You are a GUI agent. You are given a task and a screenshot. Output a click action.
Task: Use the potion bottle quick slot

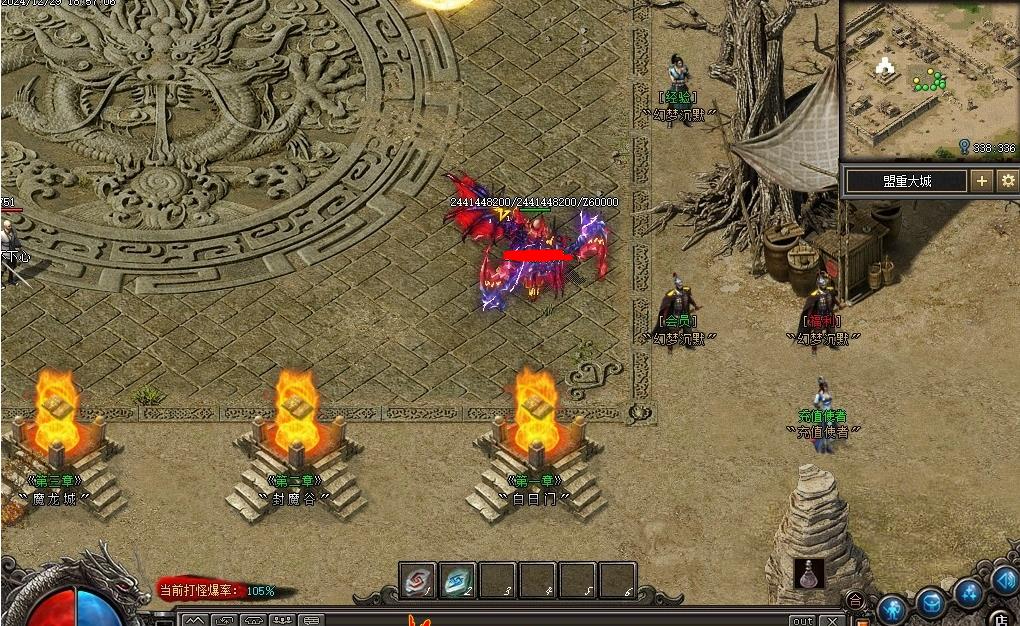click(x=809, y=574)
